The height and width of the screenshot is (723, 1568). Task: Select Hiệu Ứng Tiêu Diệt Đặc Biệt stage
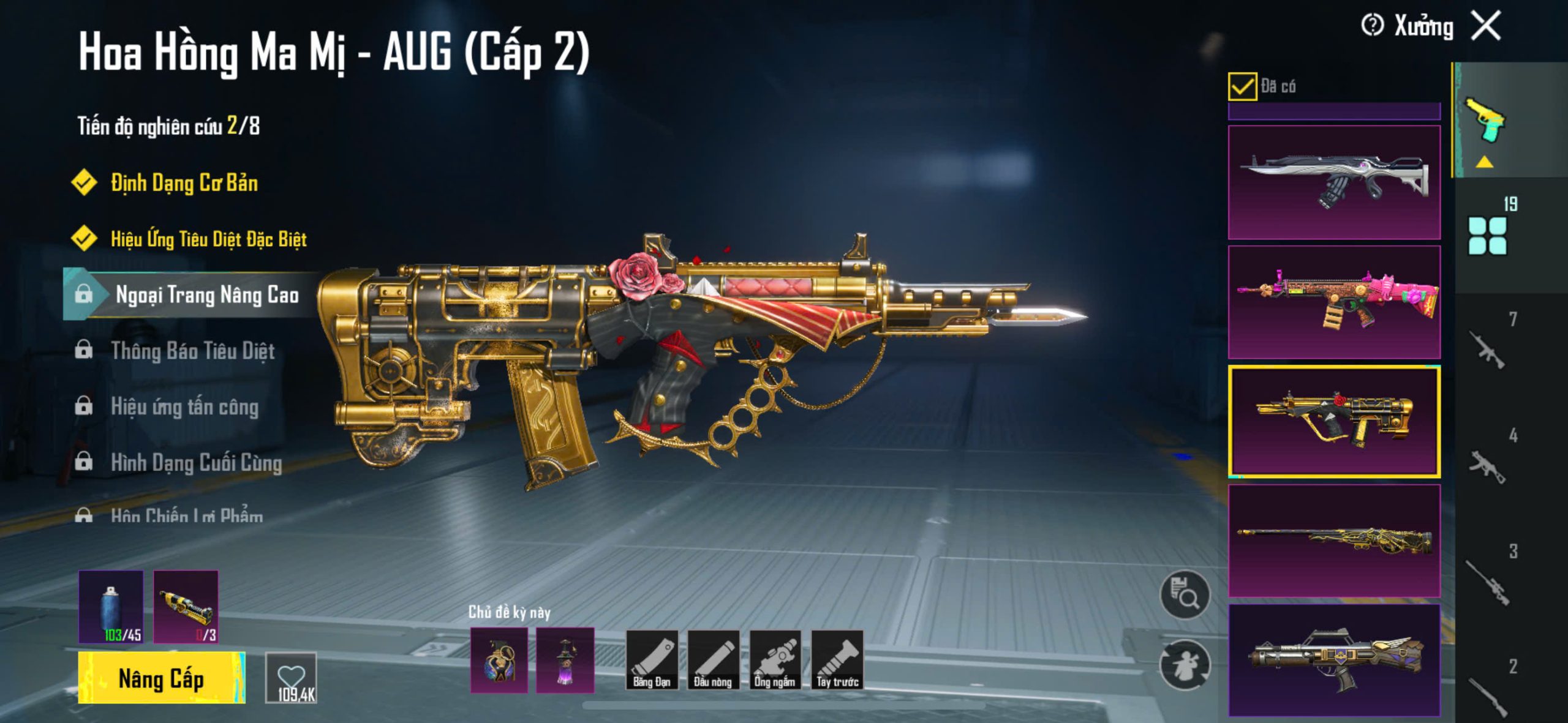[208, 239]
